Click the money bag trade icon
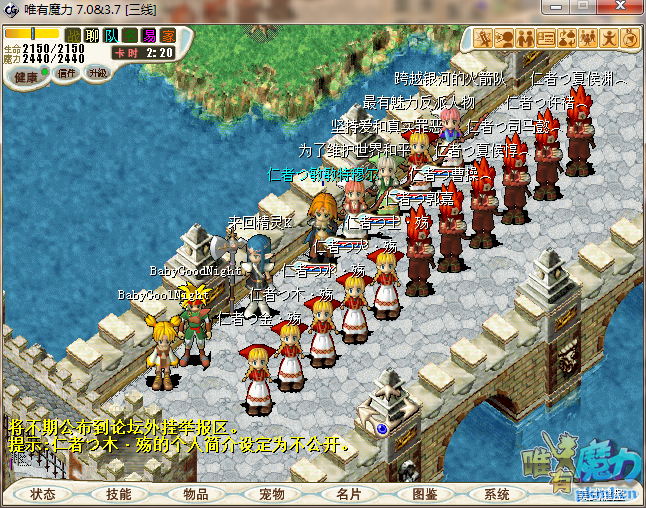 click(x=568, y=39)
